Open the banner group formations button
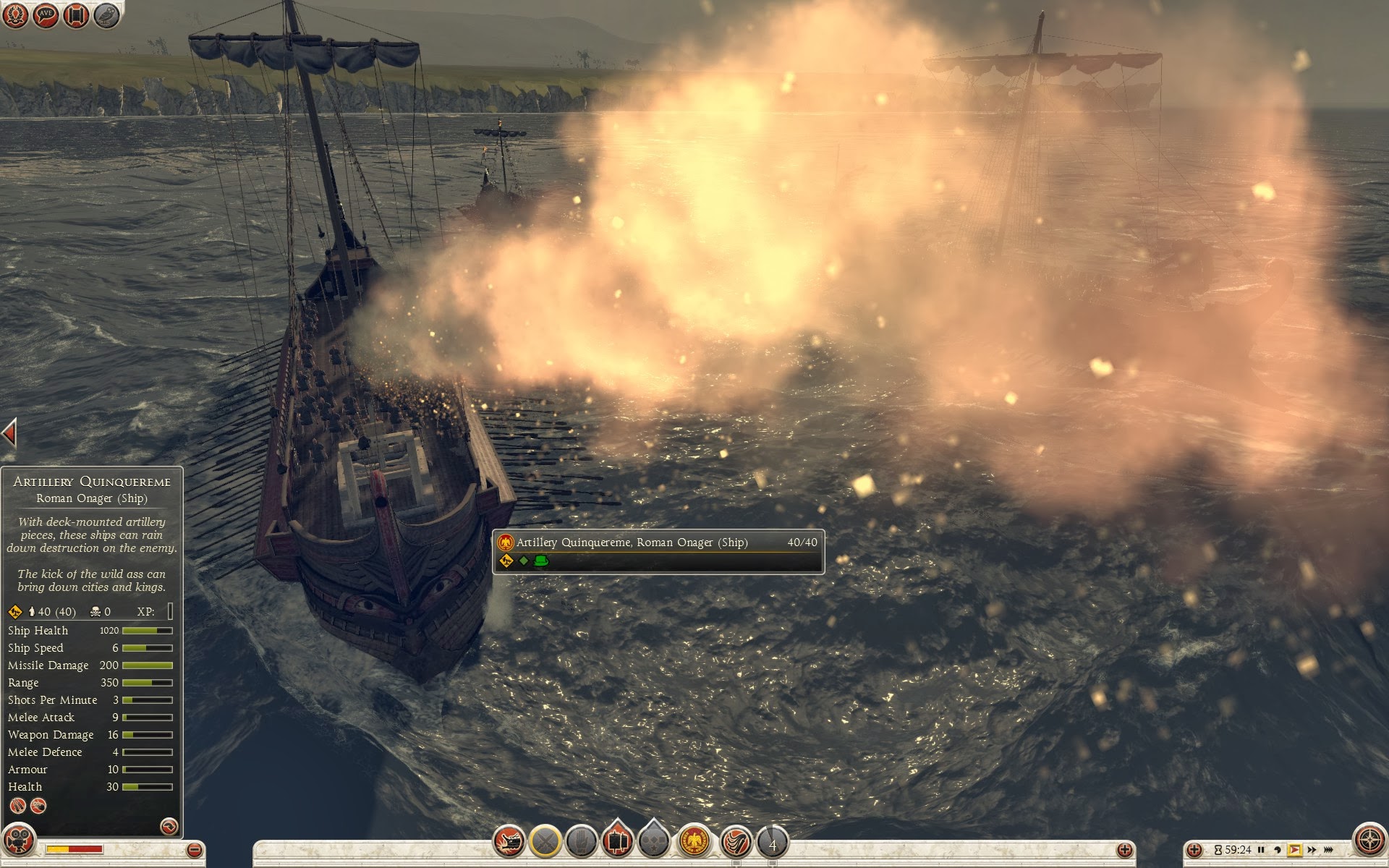 click(617, 841)
